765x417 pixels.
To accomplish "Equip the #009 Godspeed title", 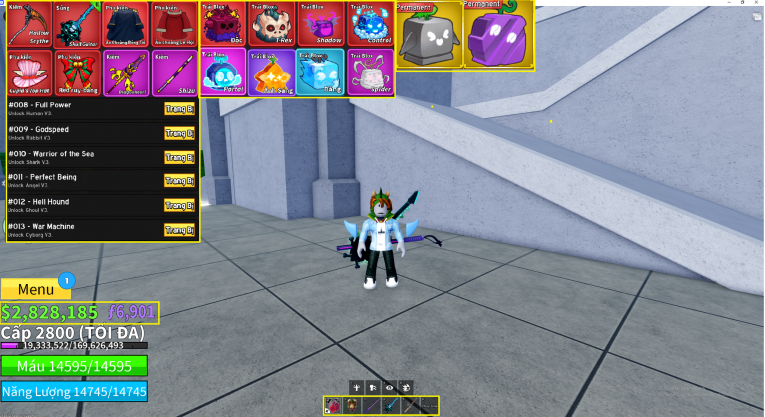I will click(x=179, y=133).
